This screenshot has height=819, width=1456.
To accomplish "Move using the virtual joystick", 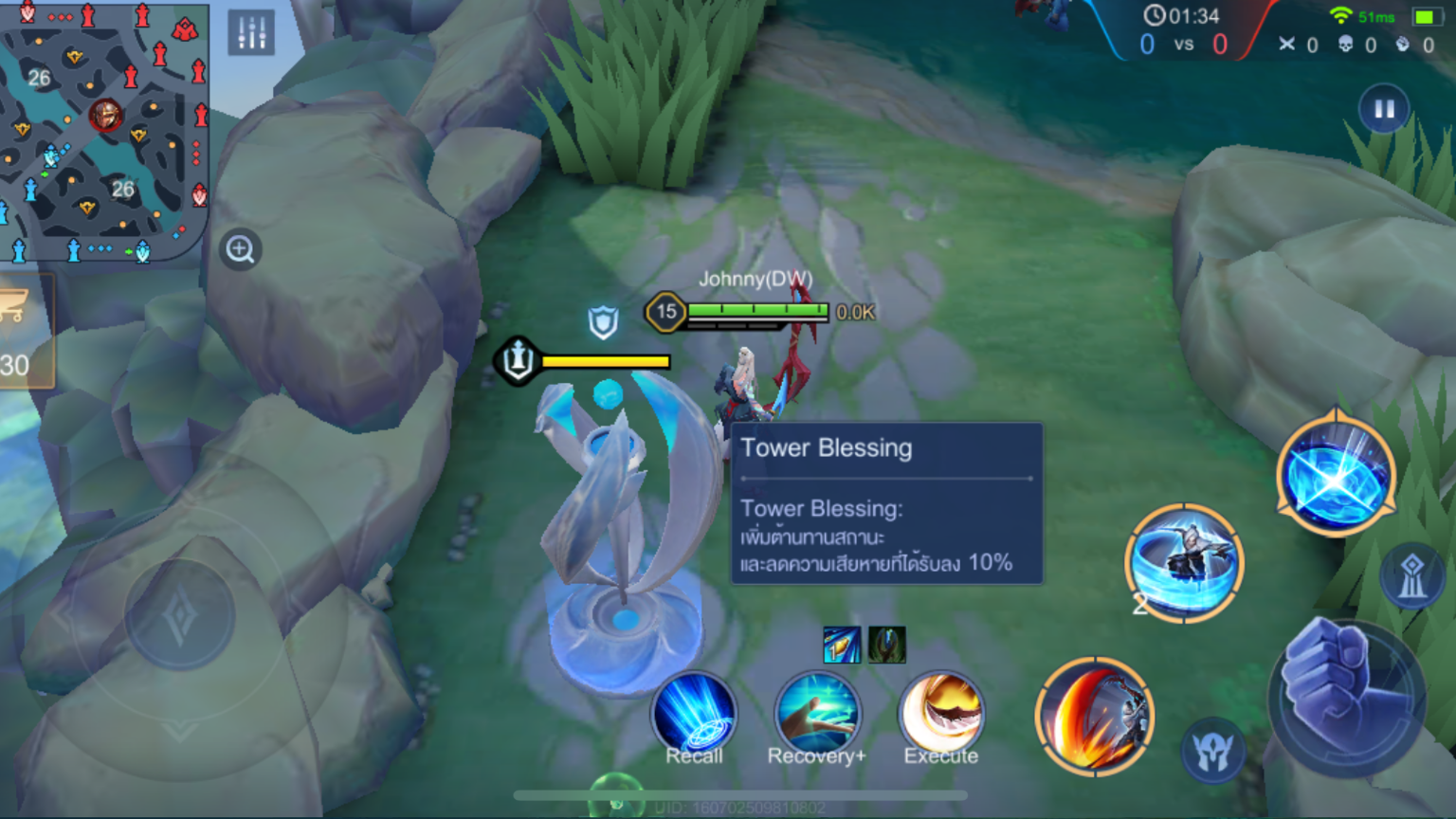I will [180, 616].
